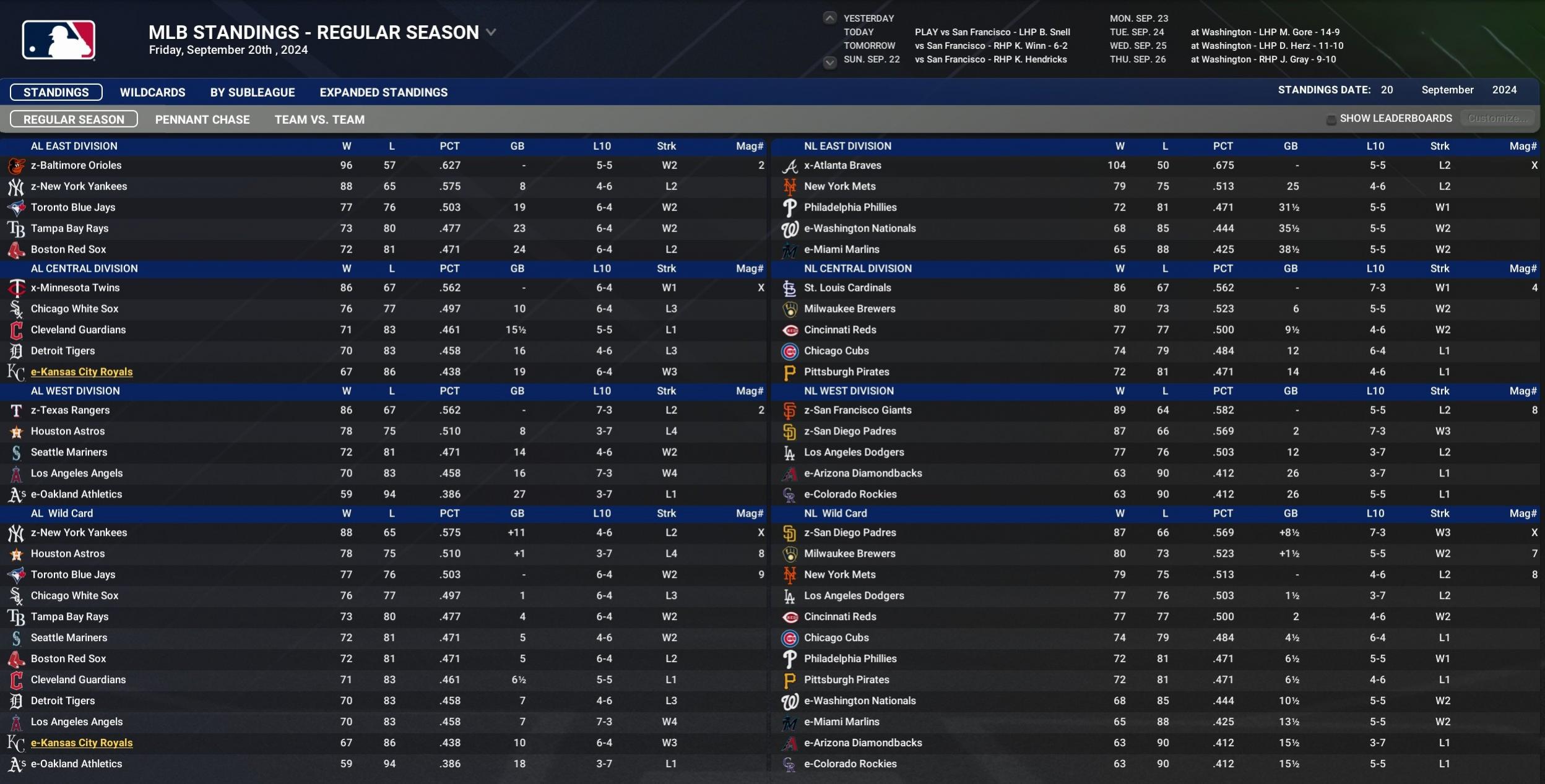Open the Kansas City Royals team page
Image resolution: width=1545 pixels, height=784 pixels.
(82, 371)
